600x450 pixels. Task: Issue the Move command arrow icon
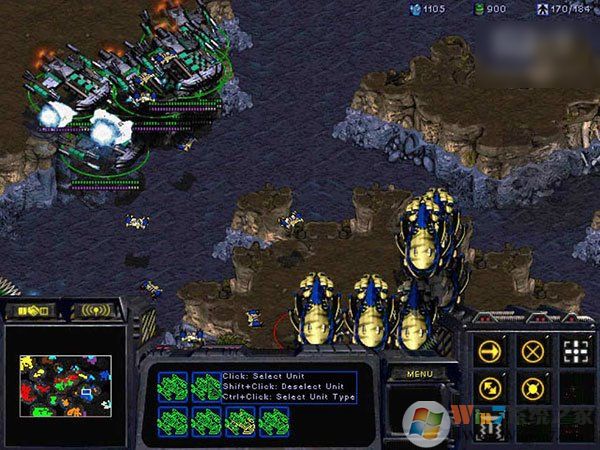click(x=490, y=351)
